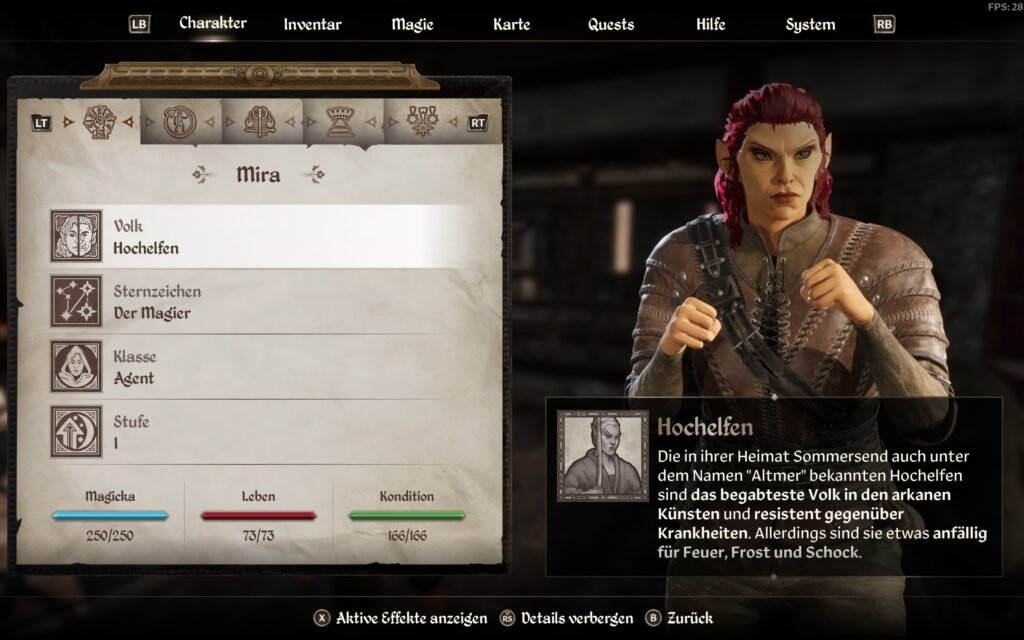Show the medals sub-tab
1024x640 pixels.
424,122
